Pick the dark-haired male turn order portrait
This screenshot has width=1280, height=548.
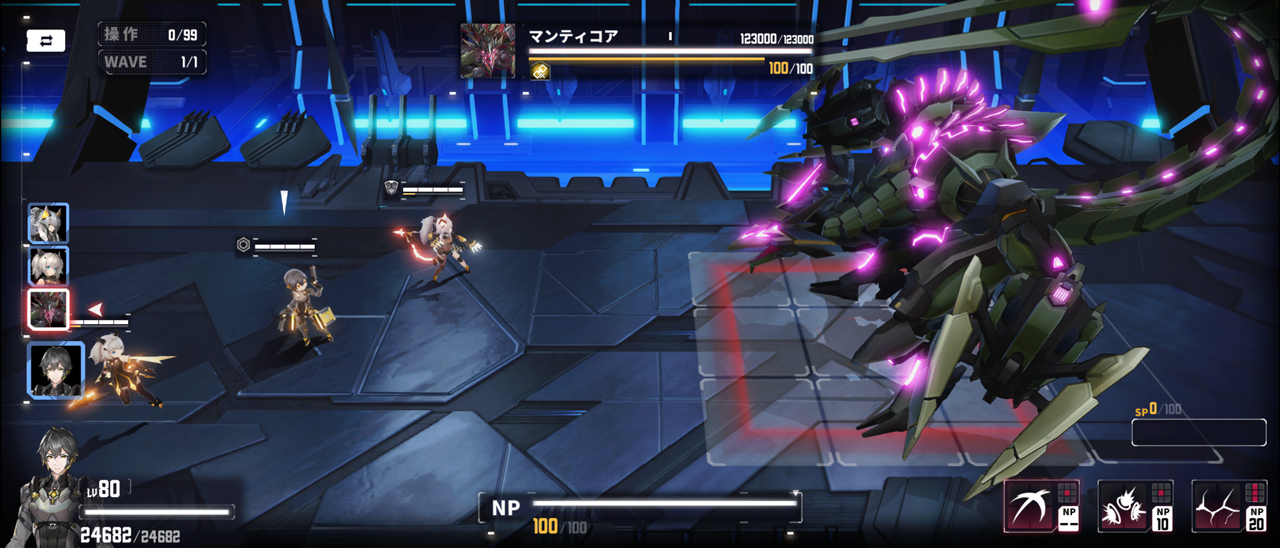pos(56,371)
